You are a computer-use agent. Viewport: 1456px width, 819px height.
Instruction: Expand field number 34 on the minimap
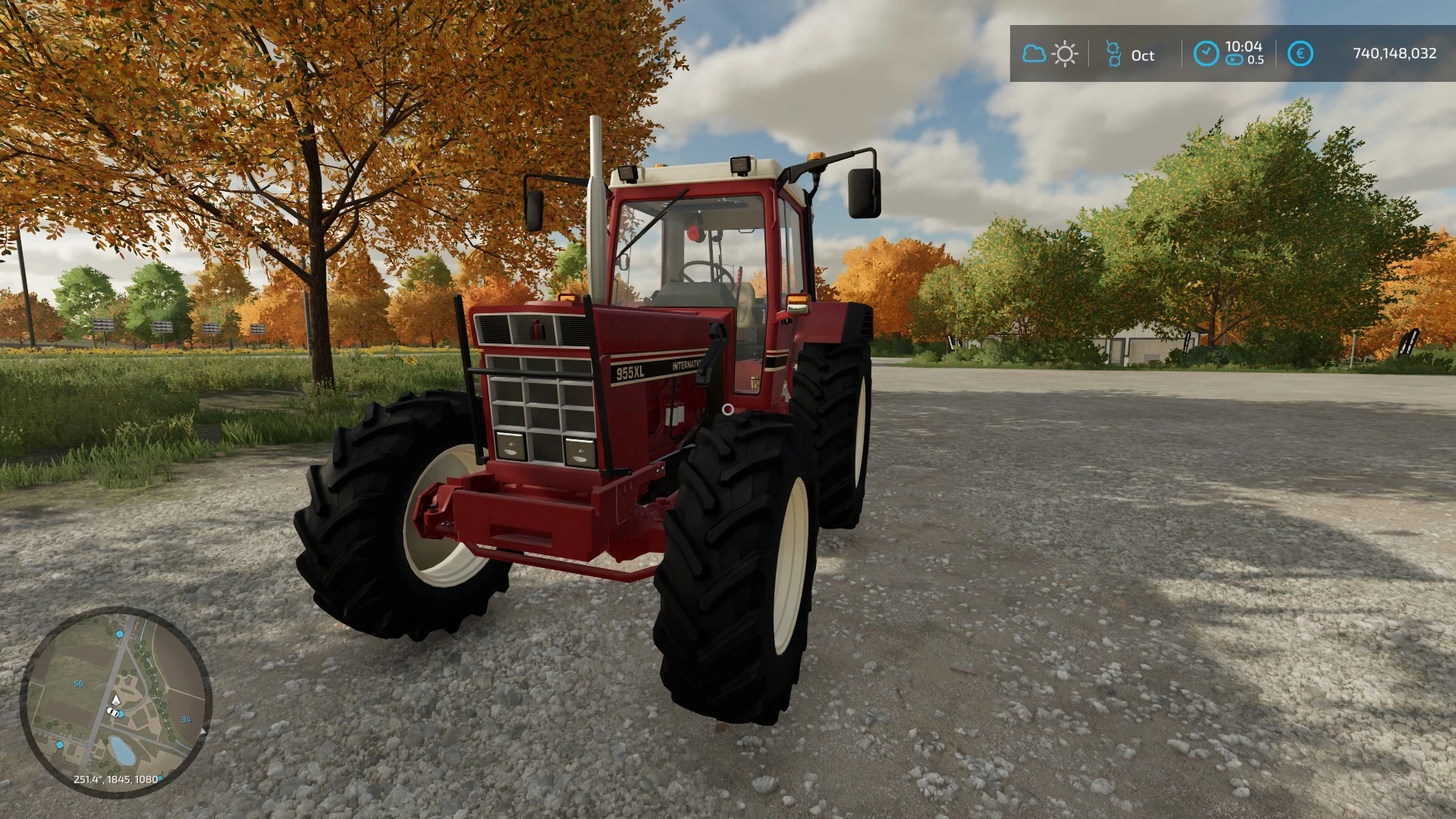186,720
